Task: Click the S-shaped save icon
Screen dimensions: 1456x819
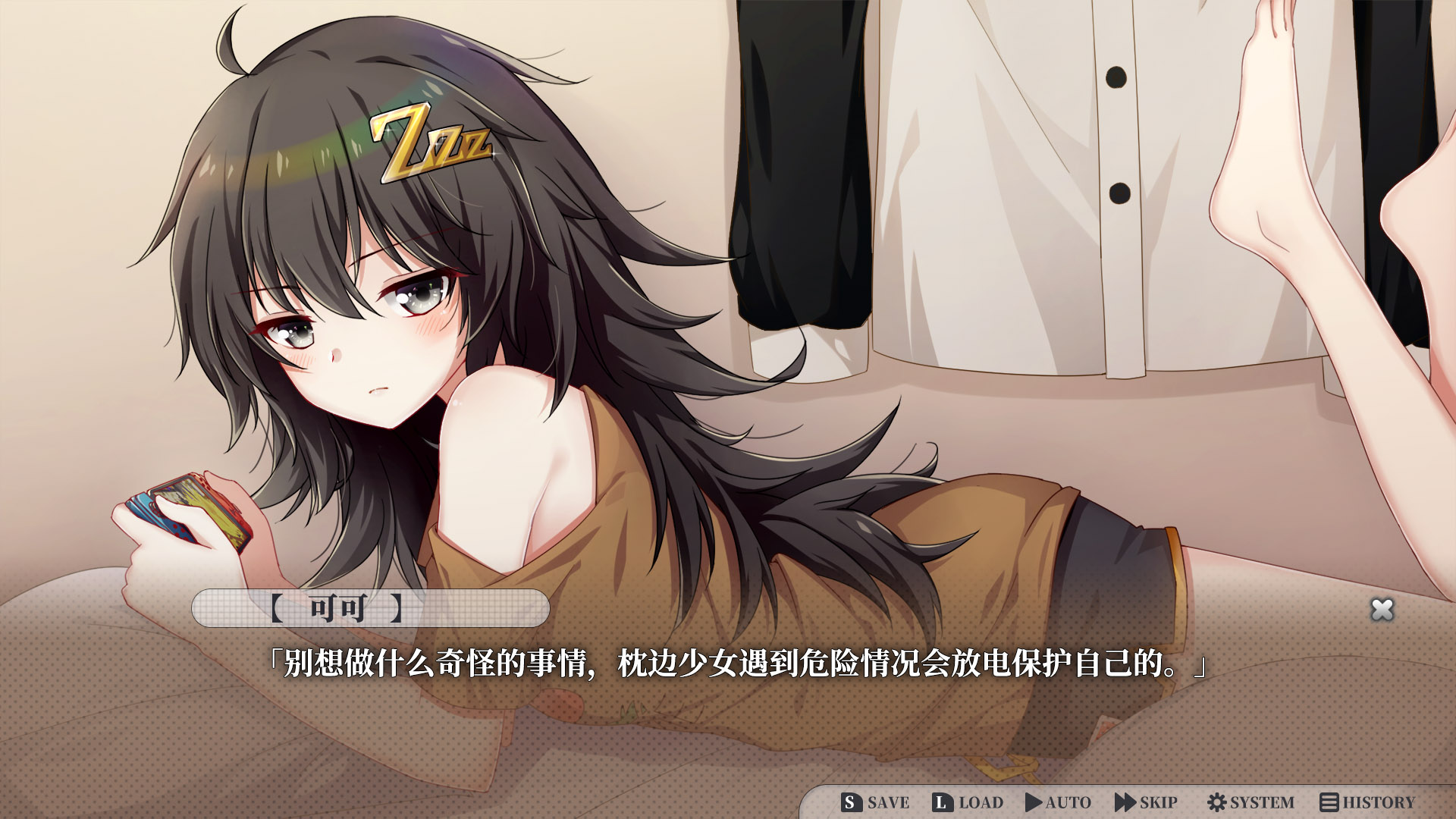Action: pyautogui.click(x=851, y=802)
